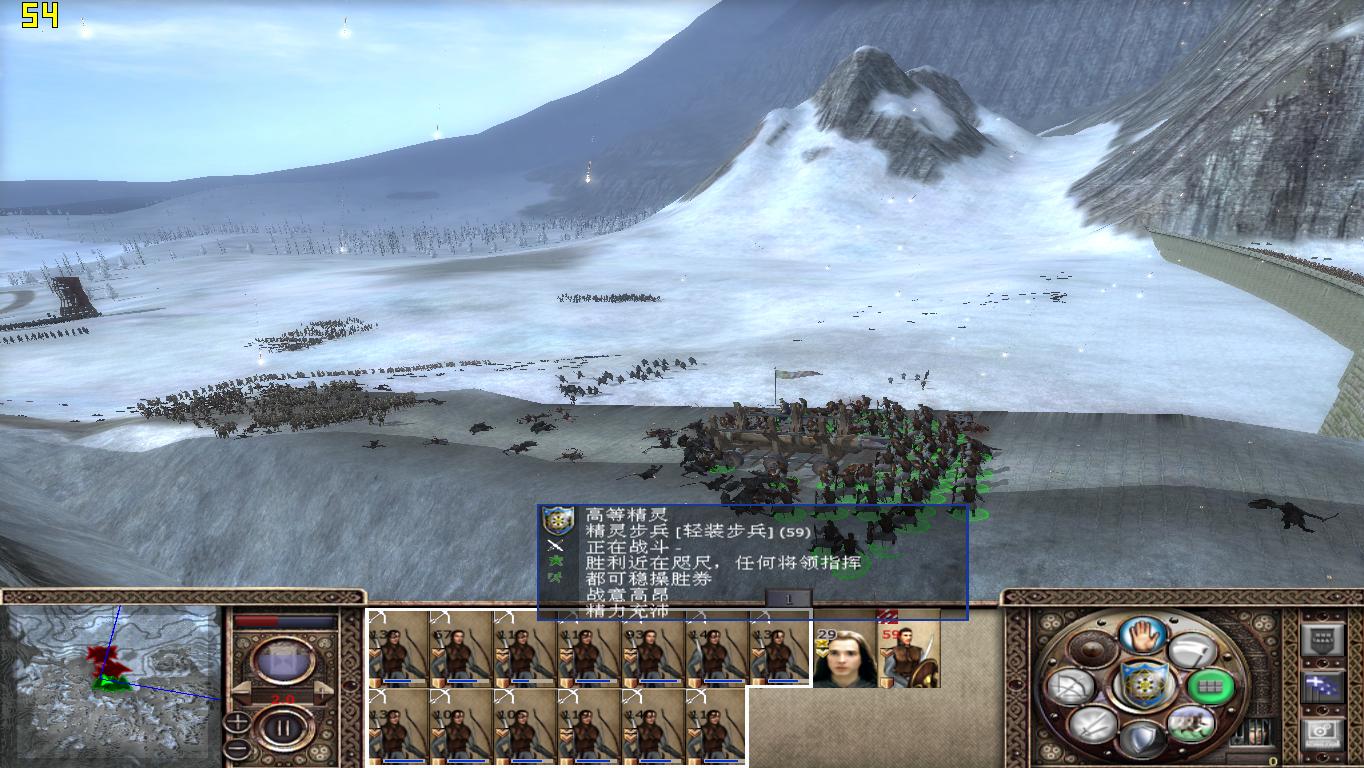This screenshot has height=768, width=1364.
Task: Click the crossed swords melee button
Action: pyautogui.click(x=1093, y=723)
